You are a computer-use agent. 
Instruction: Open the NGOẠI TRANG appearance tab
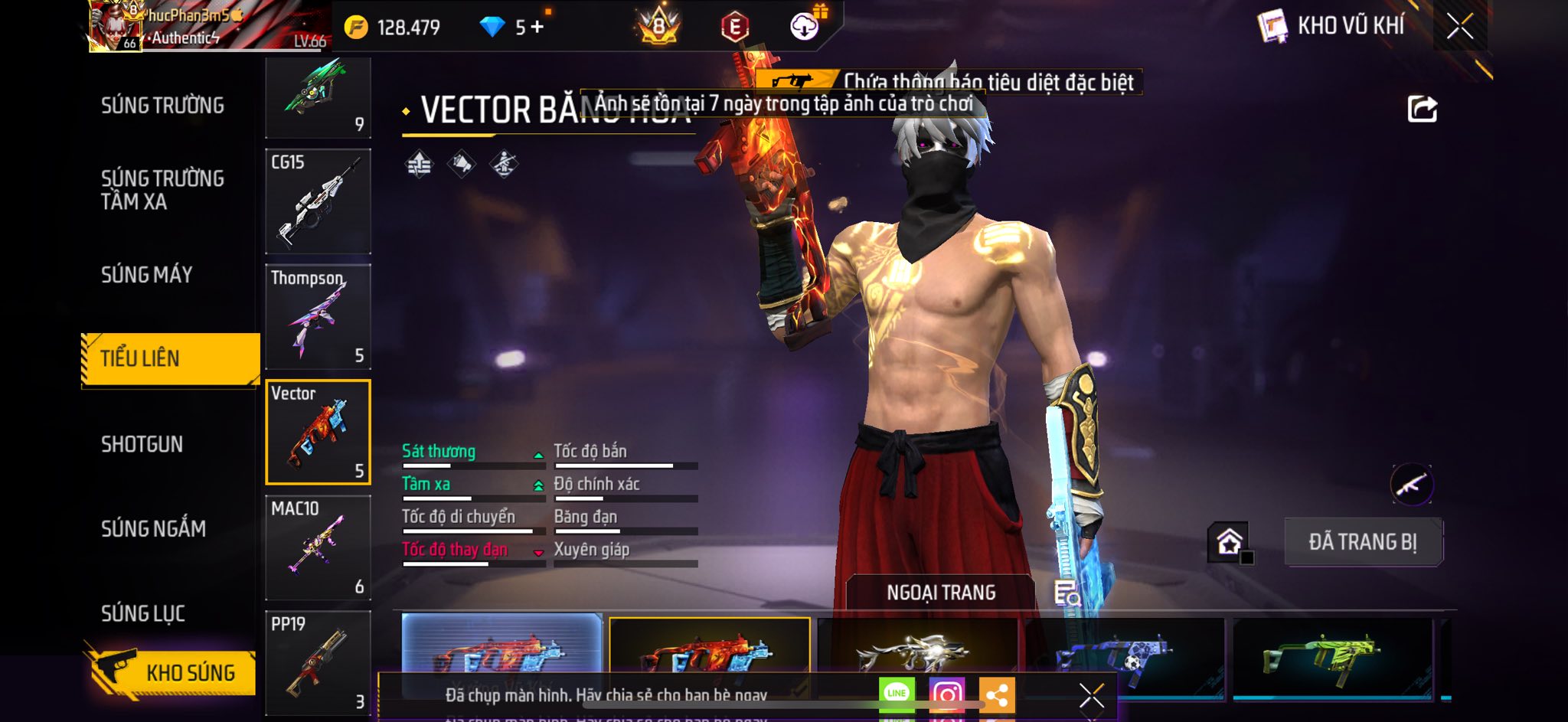(x=941, y=593)
